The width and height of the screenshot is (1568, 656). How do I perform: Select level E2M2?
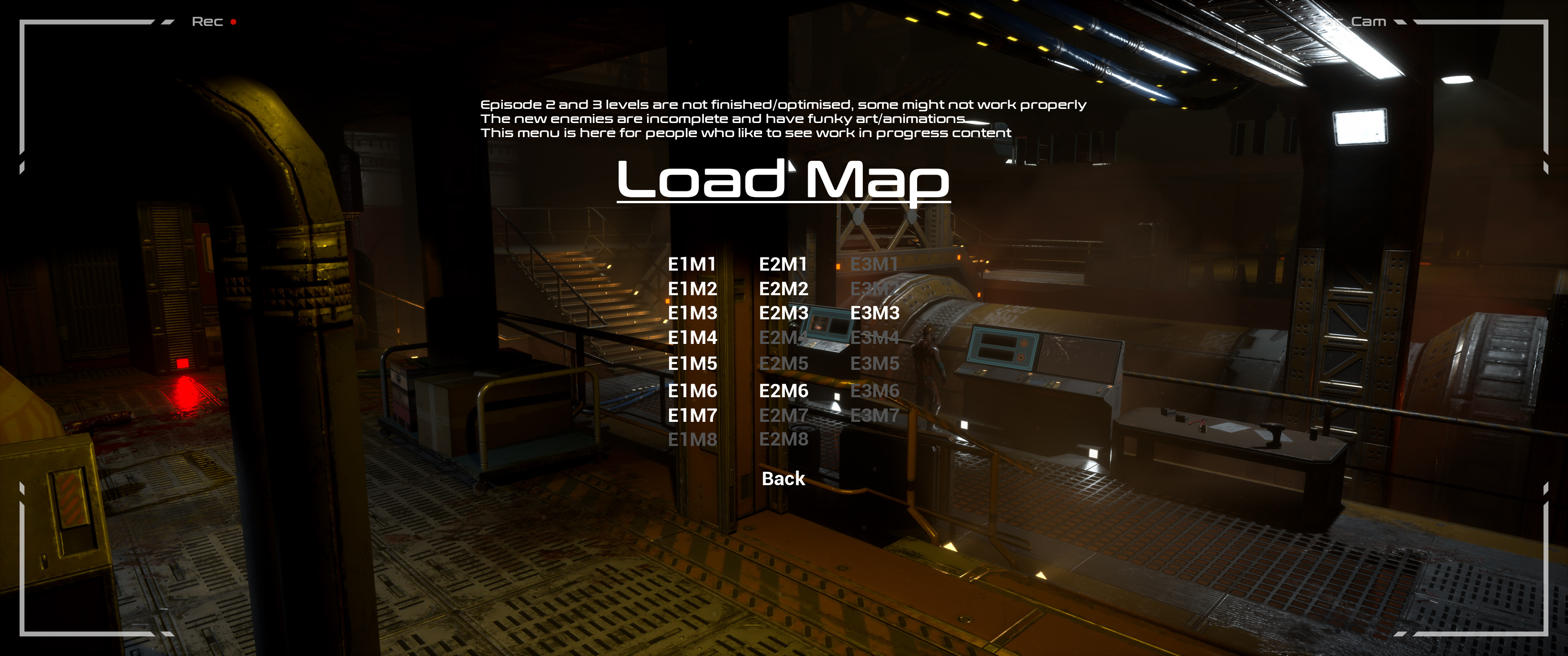pyautogui.click(x=784, y=290)
